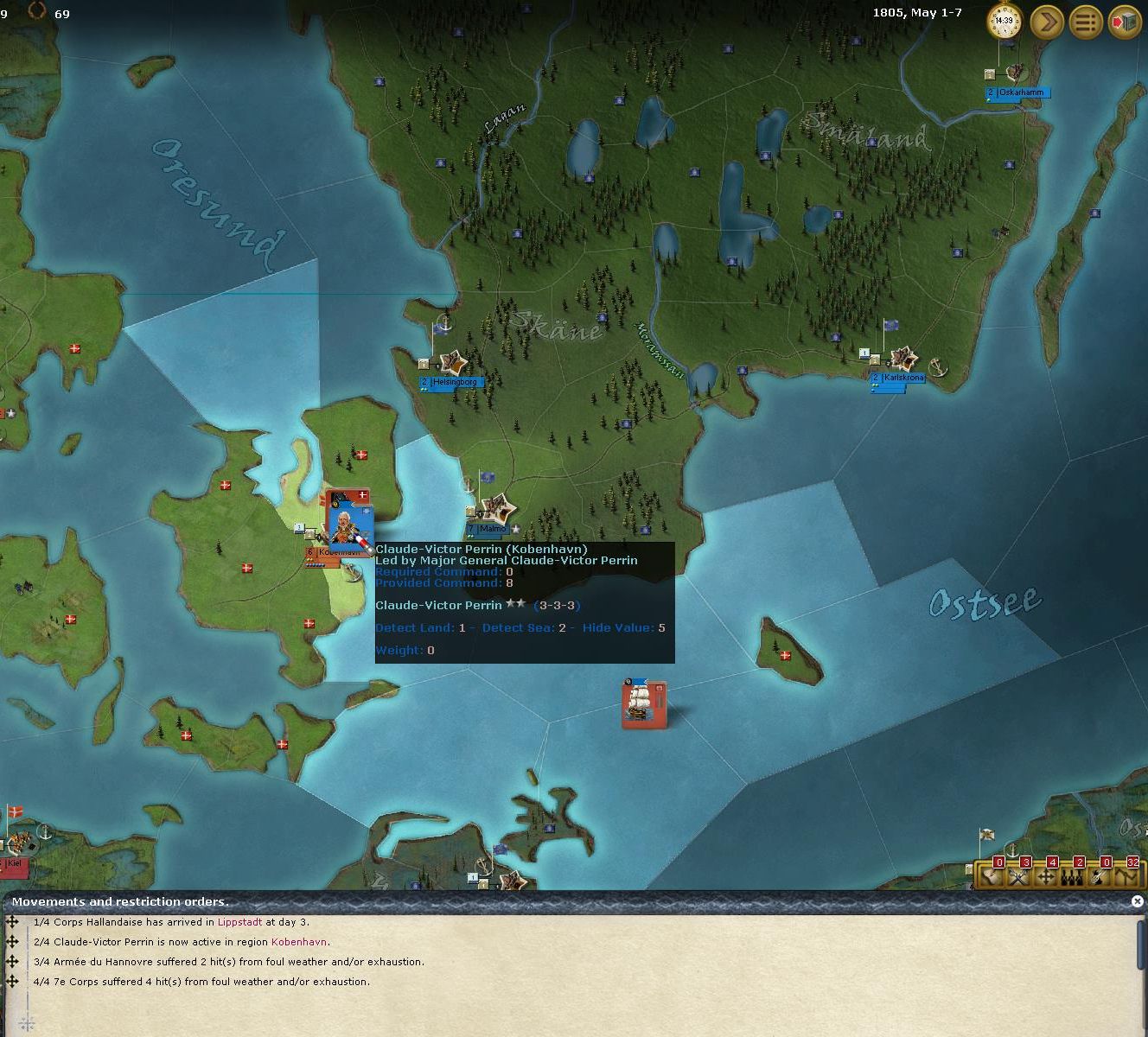End turn with the chevron arrow button

1046,21
